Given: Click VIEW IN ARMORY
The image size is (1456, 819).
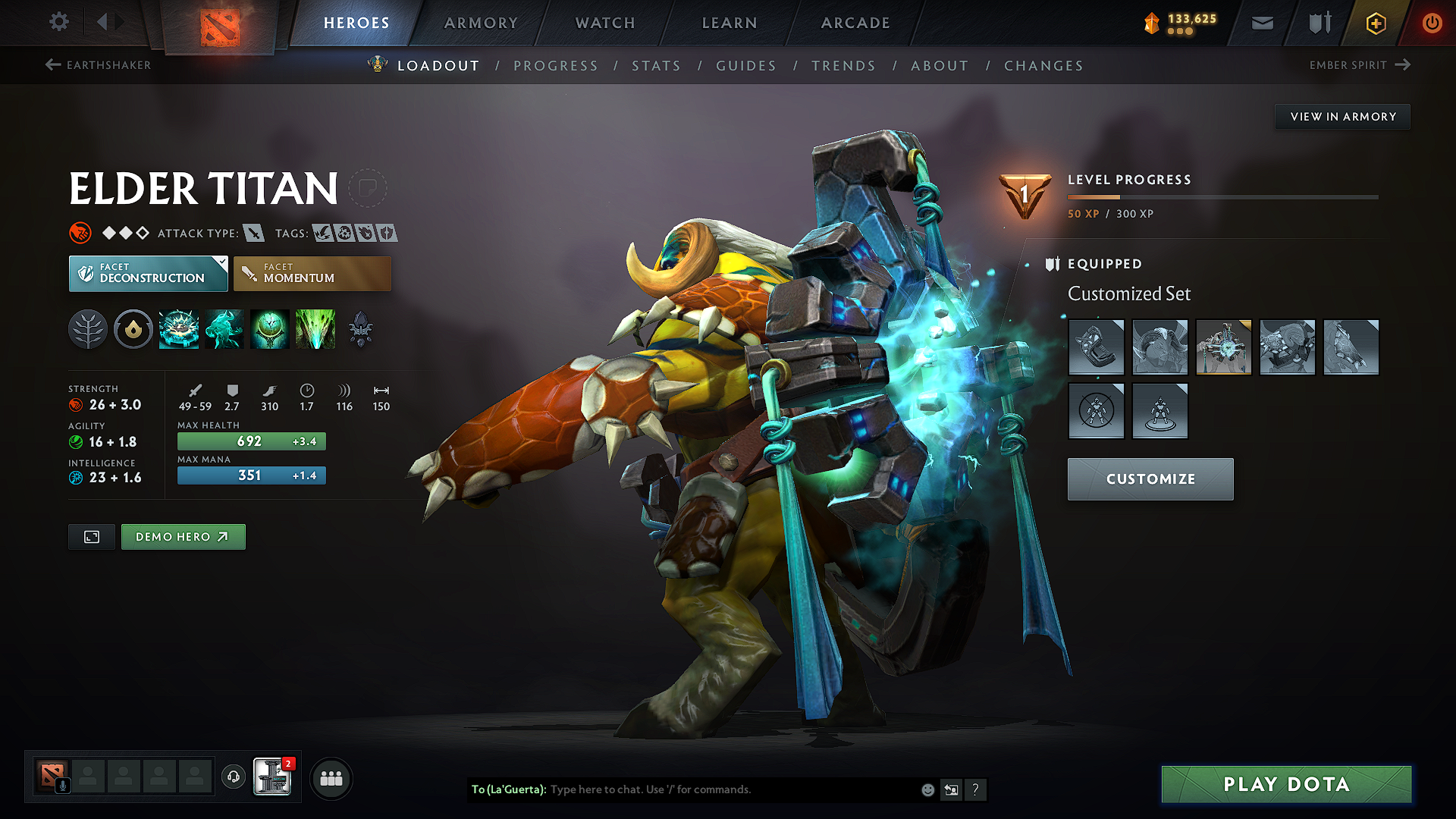Looking at the screenshot, I should coord(1342,116).
